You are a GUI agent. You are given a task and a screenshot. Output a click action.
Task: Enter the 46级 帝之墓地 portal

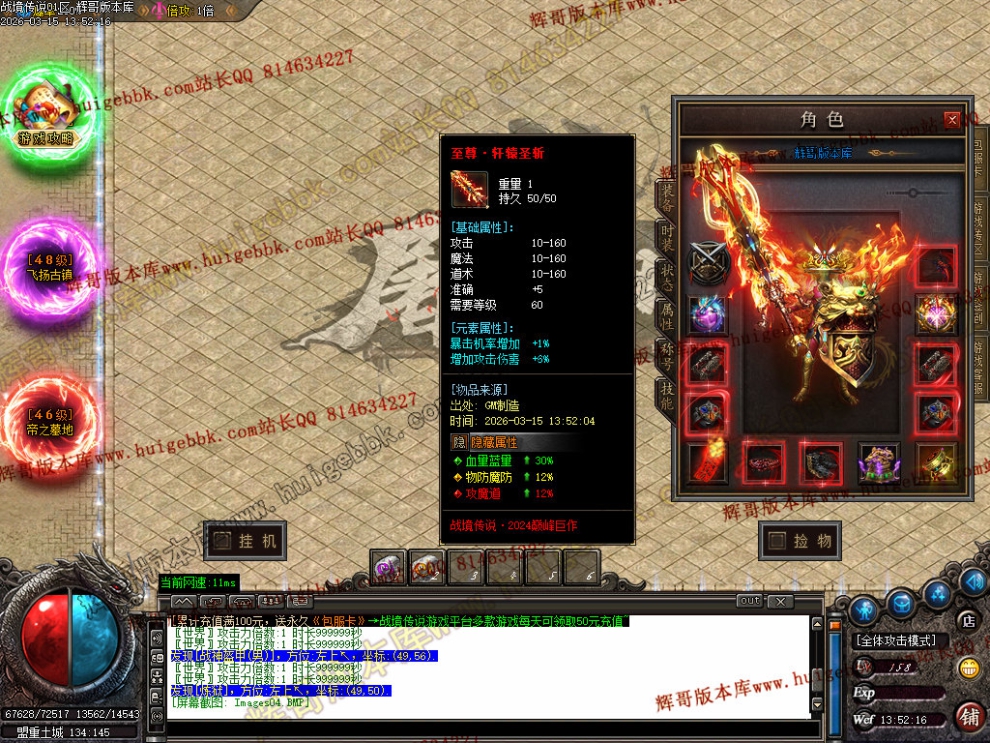(48, 418)
